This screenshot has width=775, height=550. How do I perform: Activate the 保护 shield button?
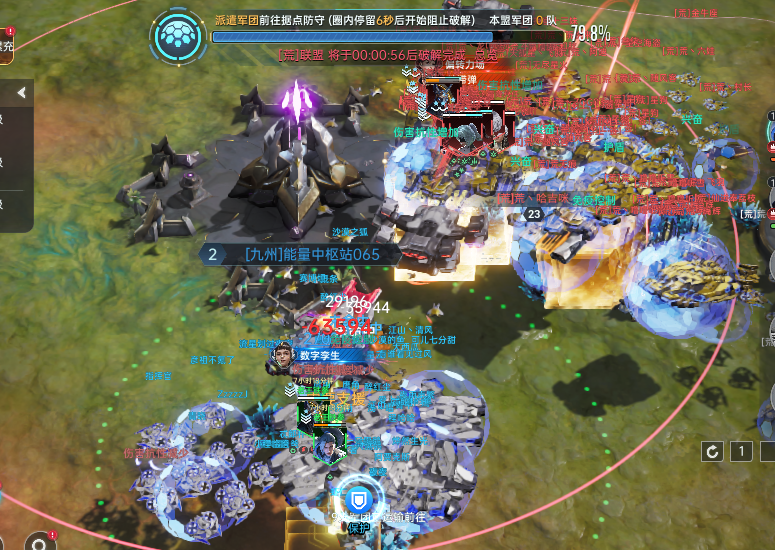tap(357, 499)
